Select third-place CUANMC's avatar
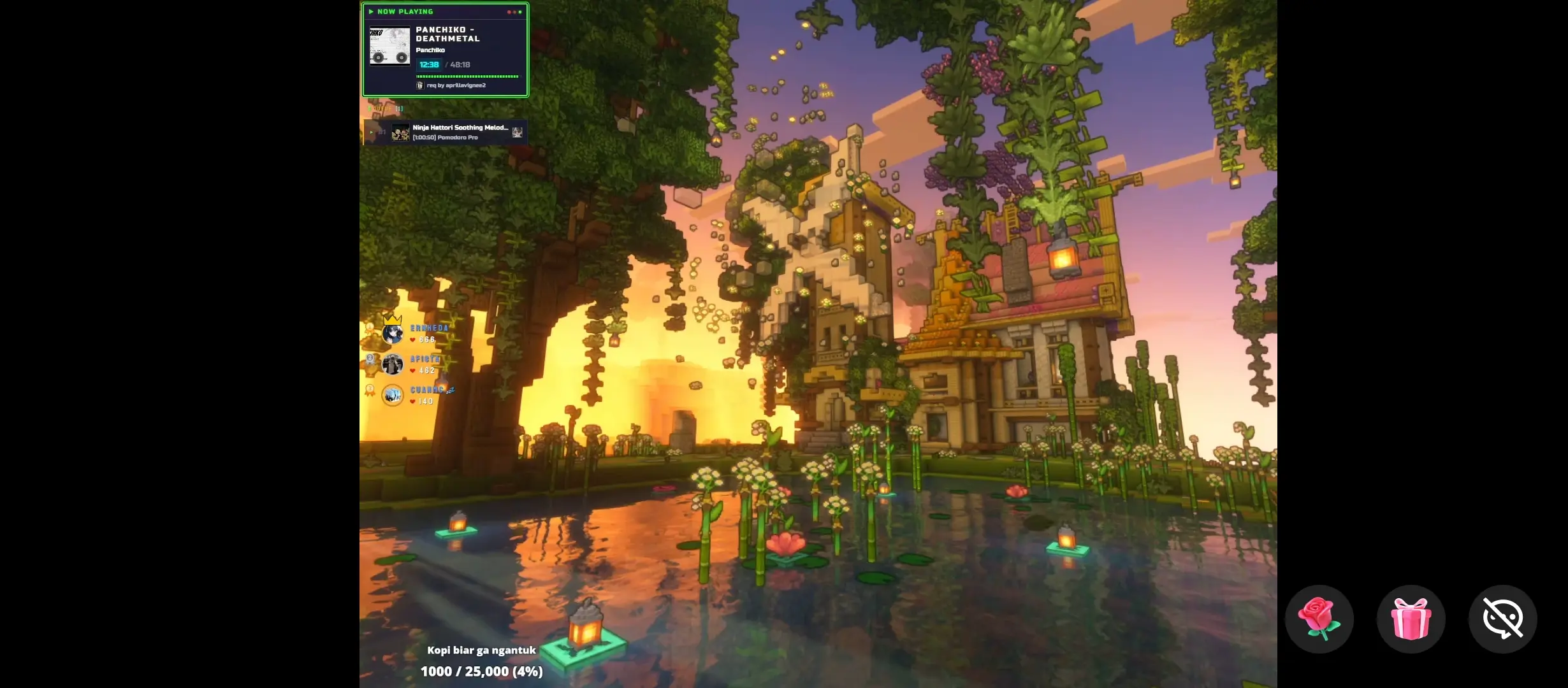 (x=392, y=395)
